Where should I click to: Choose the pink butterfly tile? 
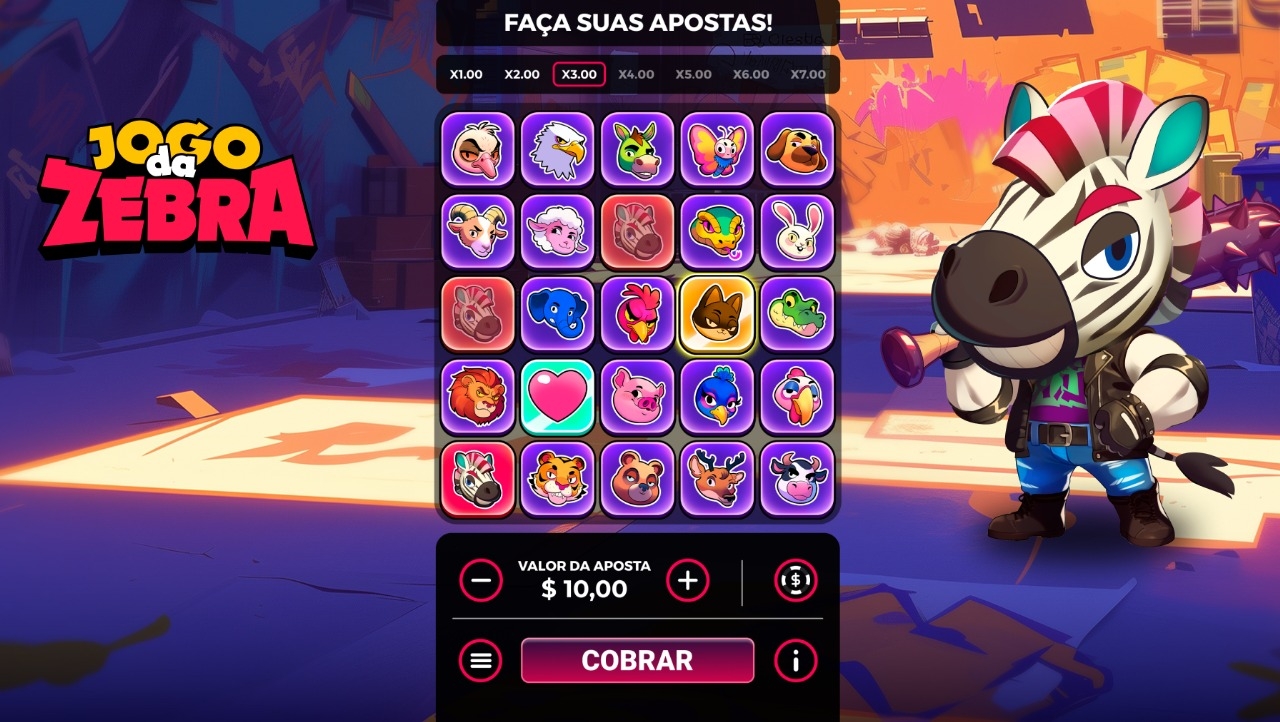point(717,150)
